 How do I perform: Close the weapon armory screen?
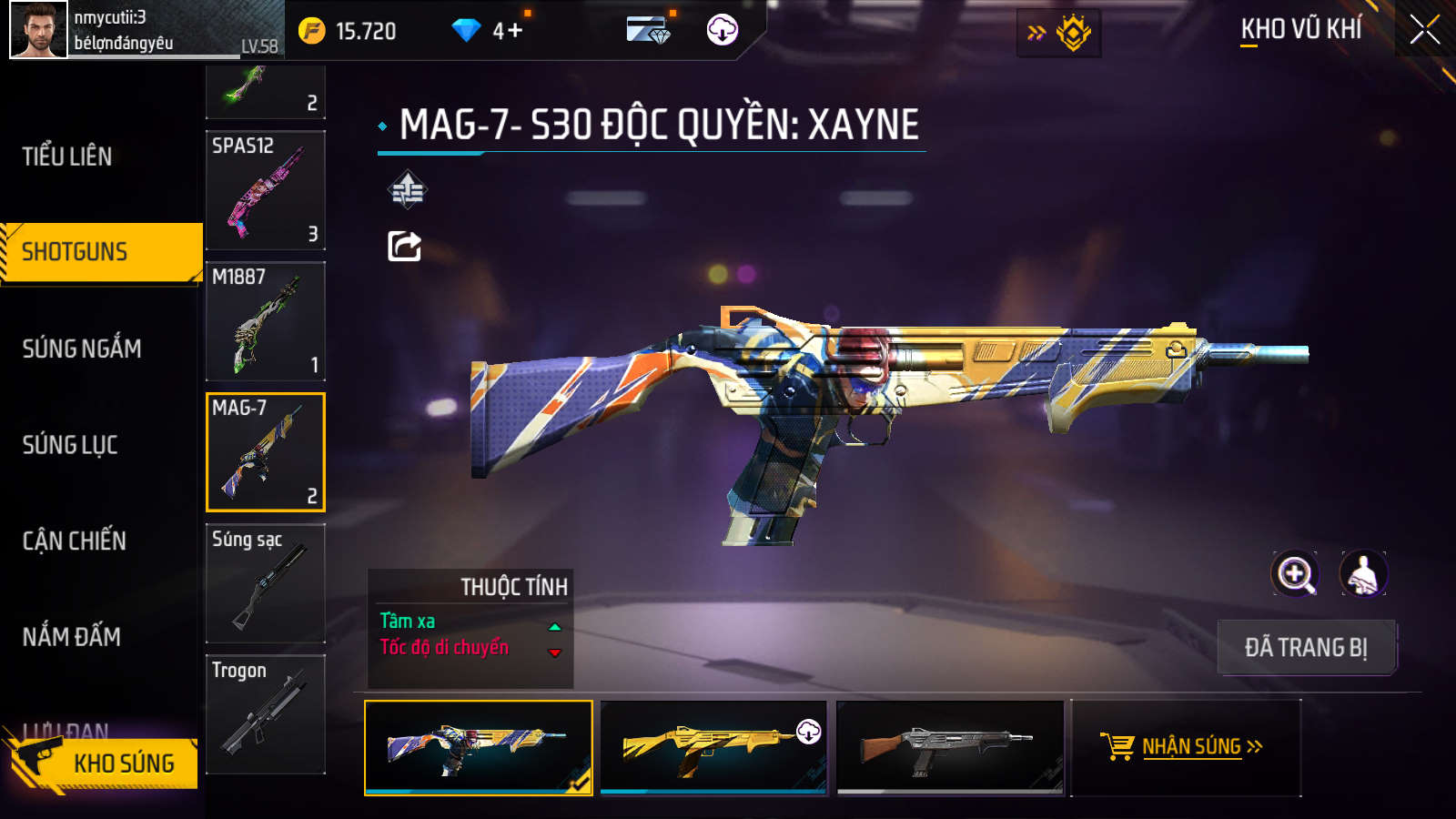1424,30
